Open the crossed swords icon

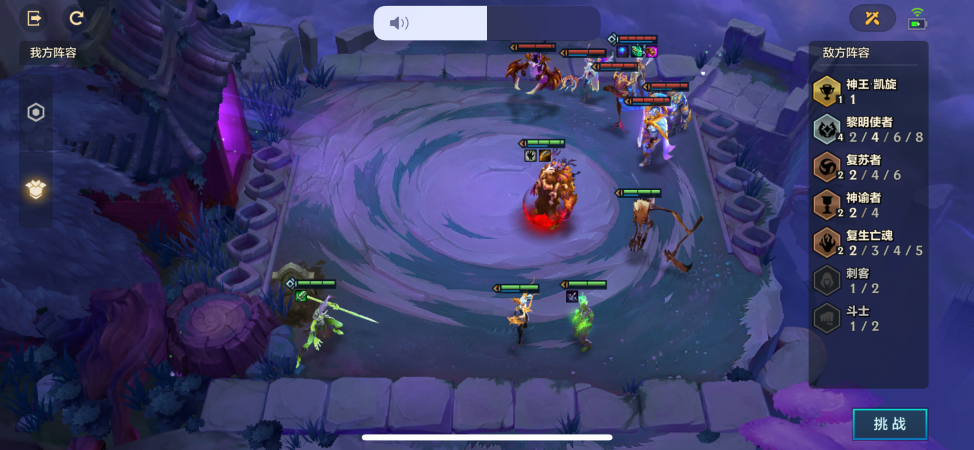tap(872, 18)
